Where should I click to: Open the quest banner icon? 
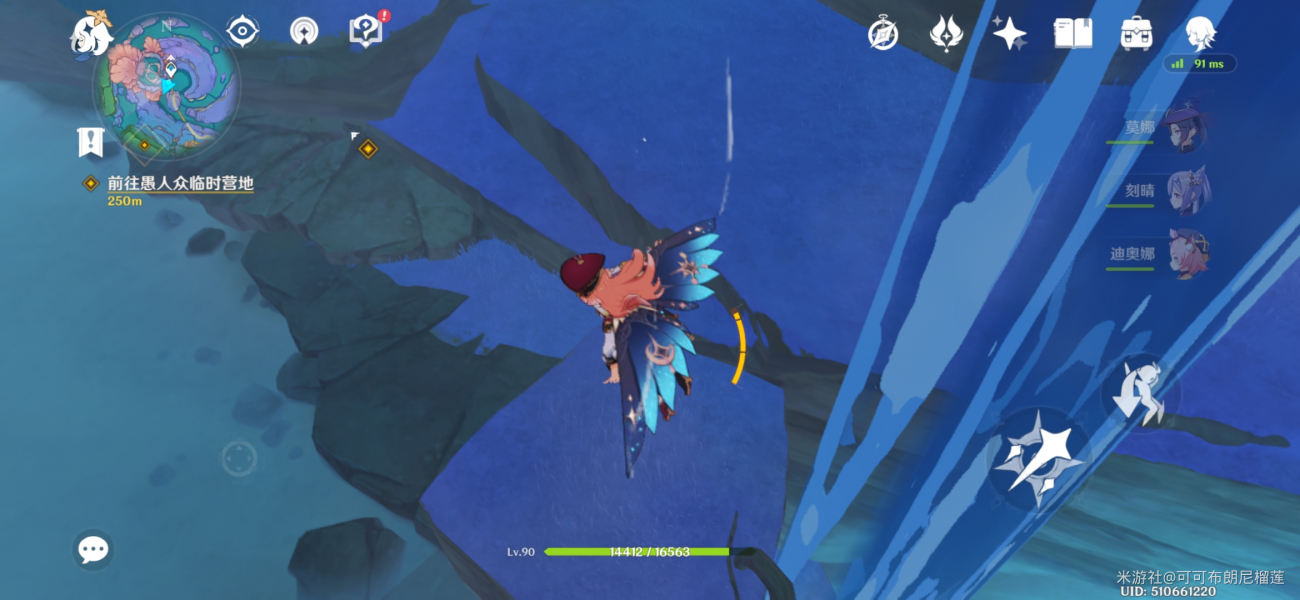click(91, 142)
